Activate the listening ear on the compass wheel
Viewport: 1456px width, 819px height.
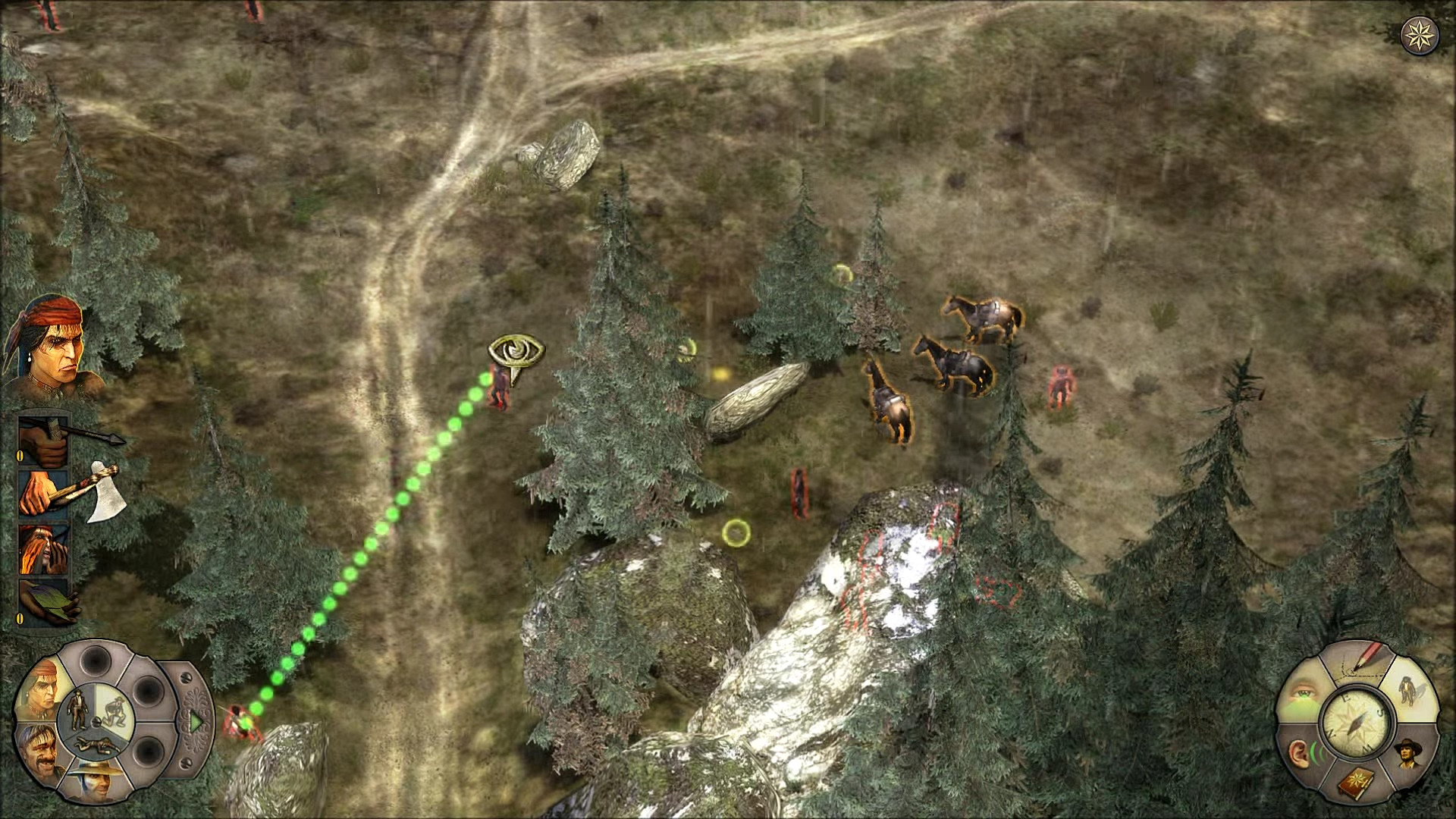[1301, 751]
